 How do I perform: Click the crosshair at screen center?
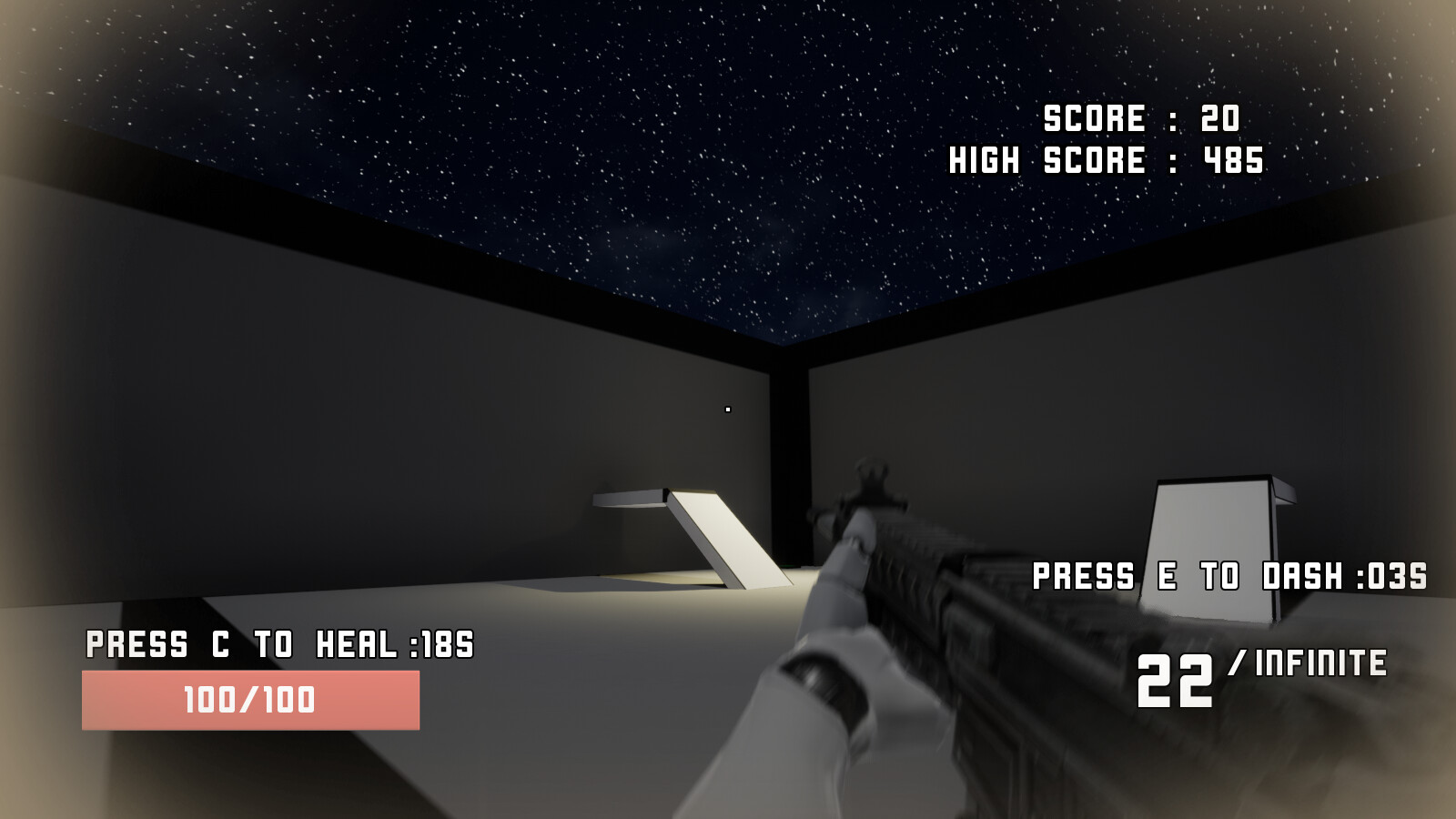(x=728, y=409)
